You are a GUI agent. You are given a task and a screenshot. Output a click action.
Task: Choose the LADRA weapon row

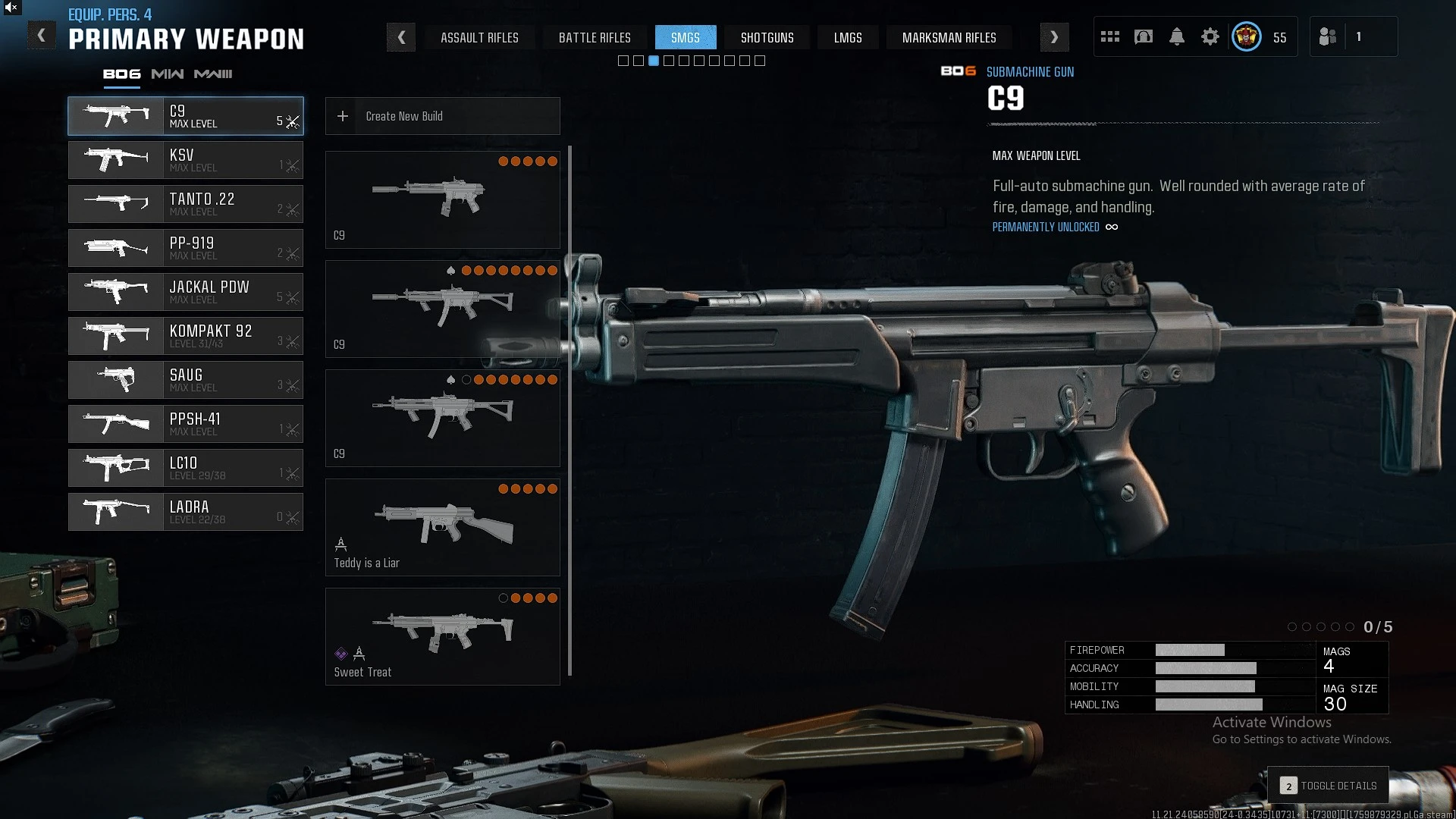tap(186, 512)
